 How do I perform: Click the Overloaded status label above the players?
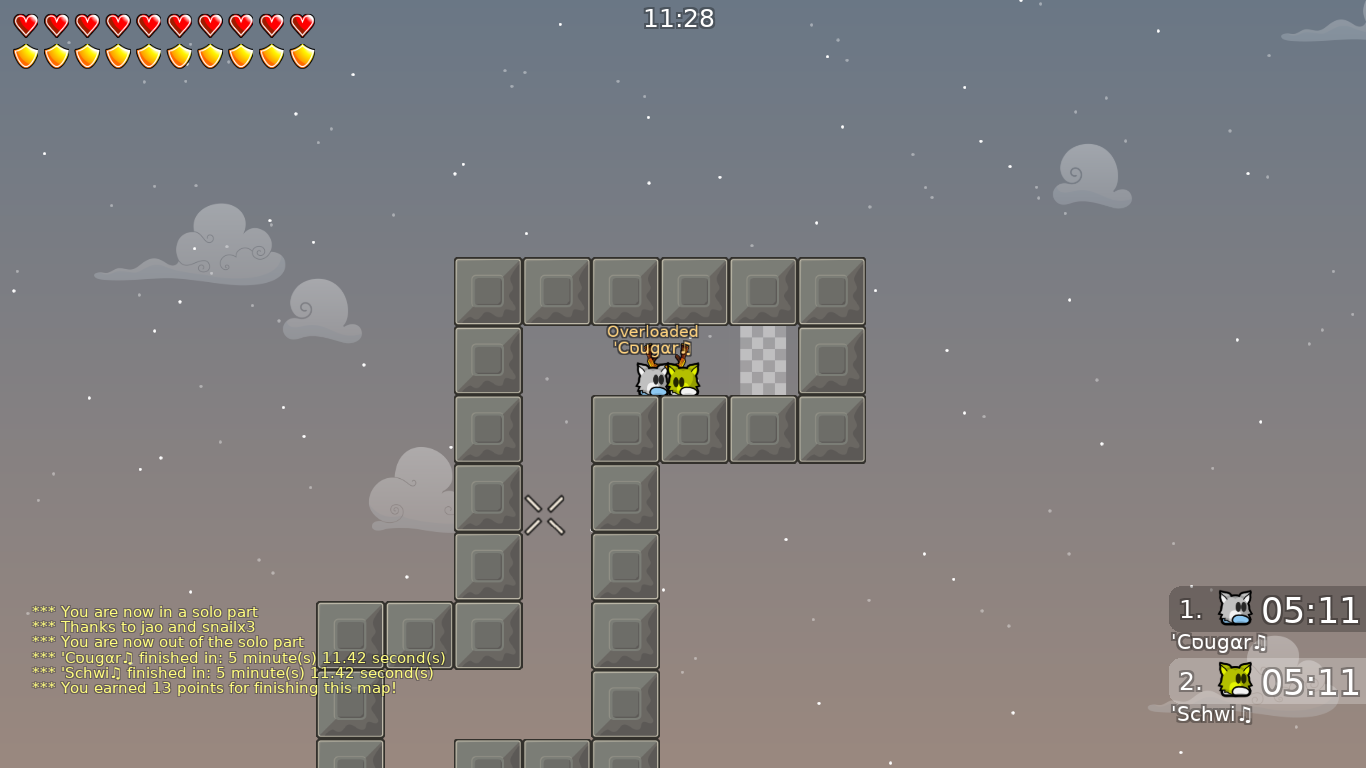click(654, 331)
